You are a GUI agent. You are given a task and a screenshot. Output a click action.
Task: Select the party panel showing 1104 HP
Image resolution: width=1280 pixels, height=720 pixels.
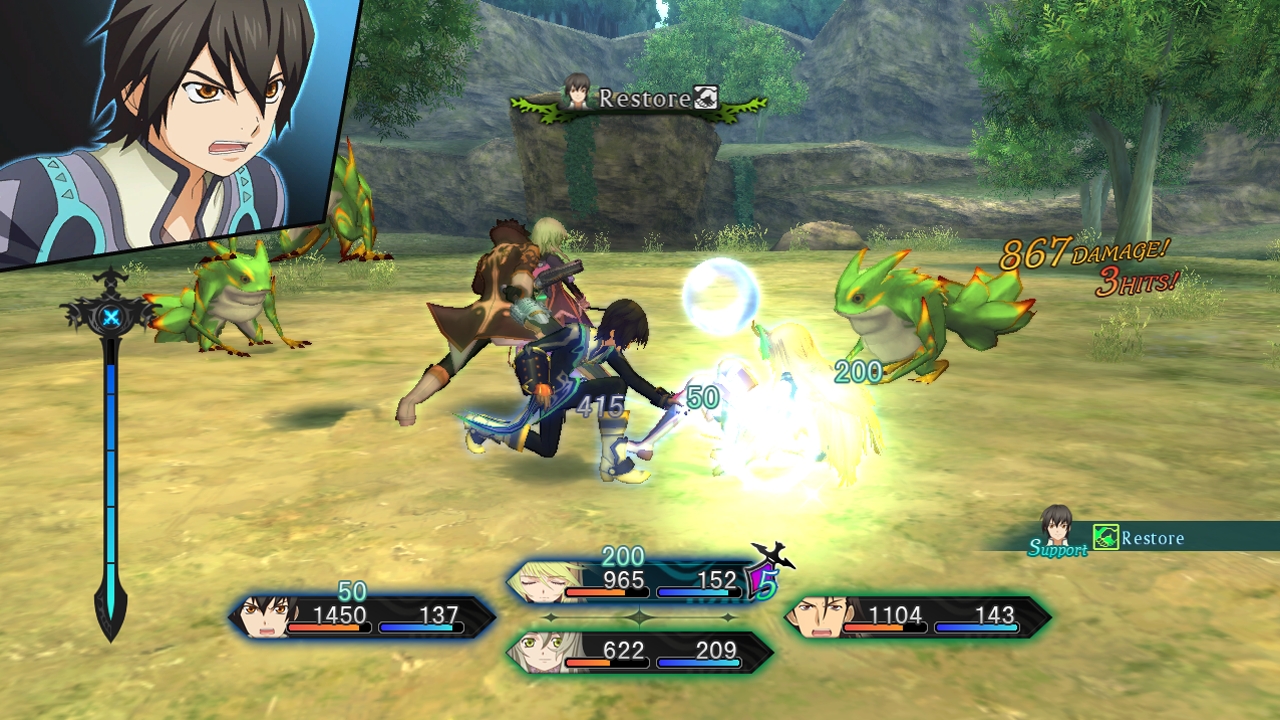pos(917,617)
